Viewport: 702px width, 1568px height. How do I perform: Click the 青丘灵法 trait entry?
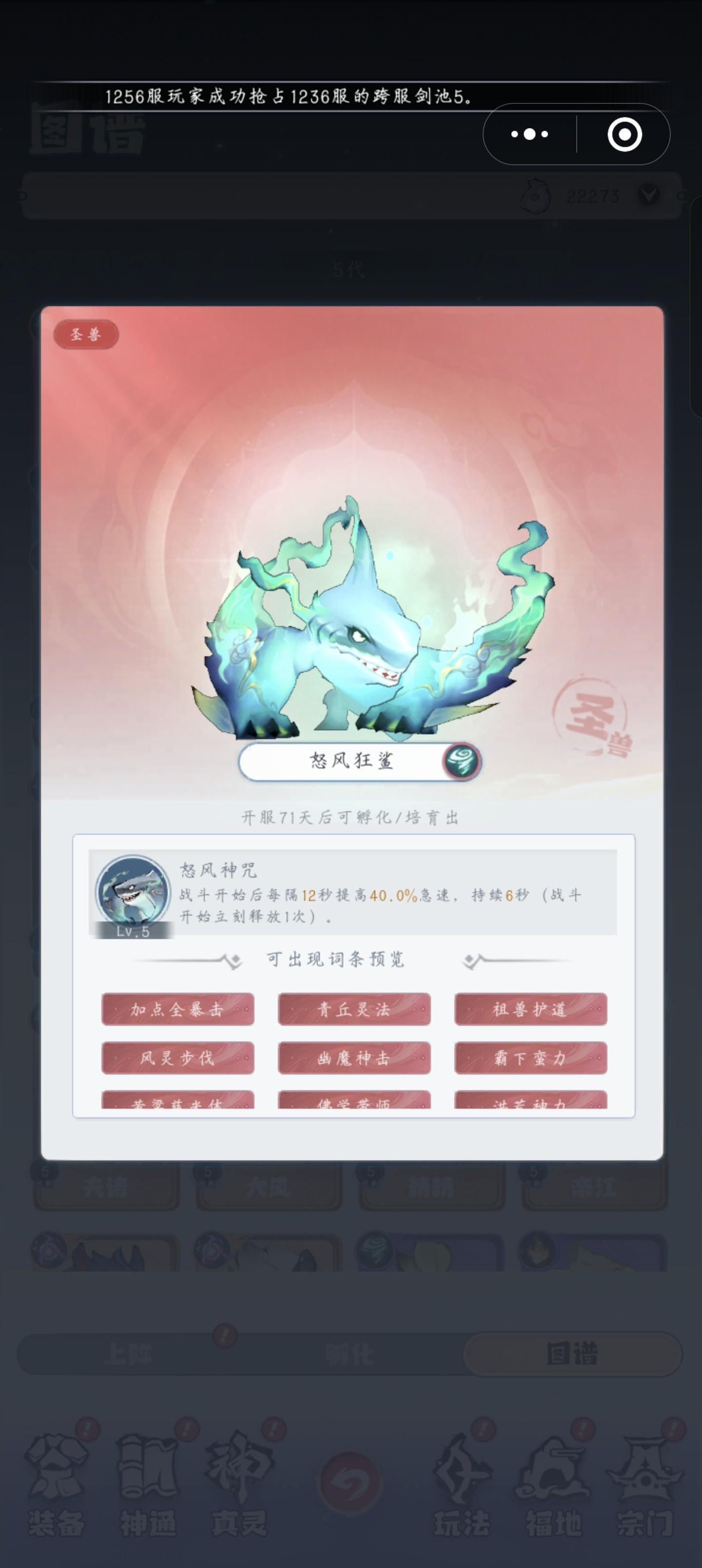[354, 1010]
